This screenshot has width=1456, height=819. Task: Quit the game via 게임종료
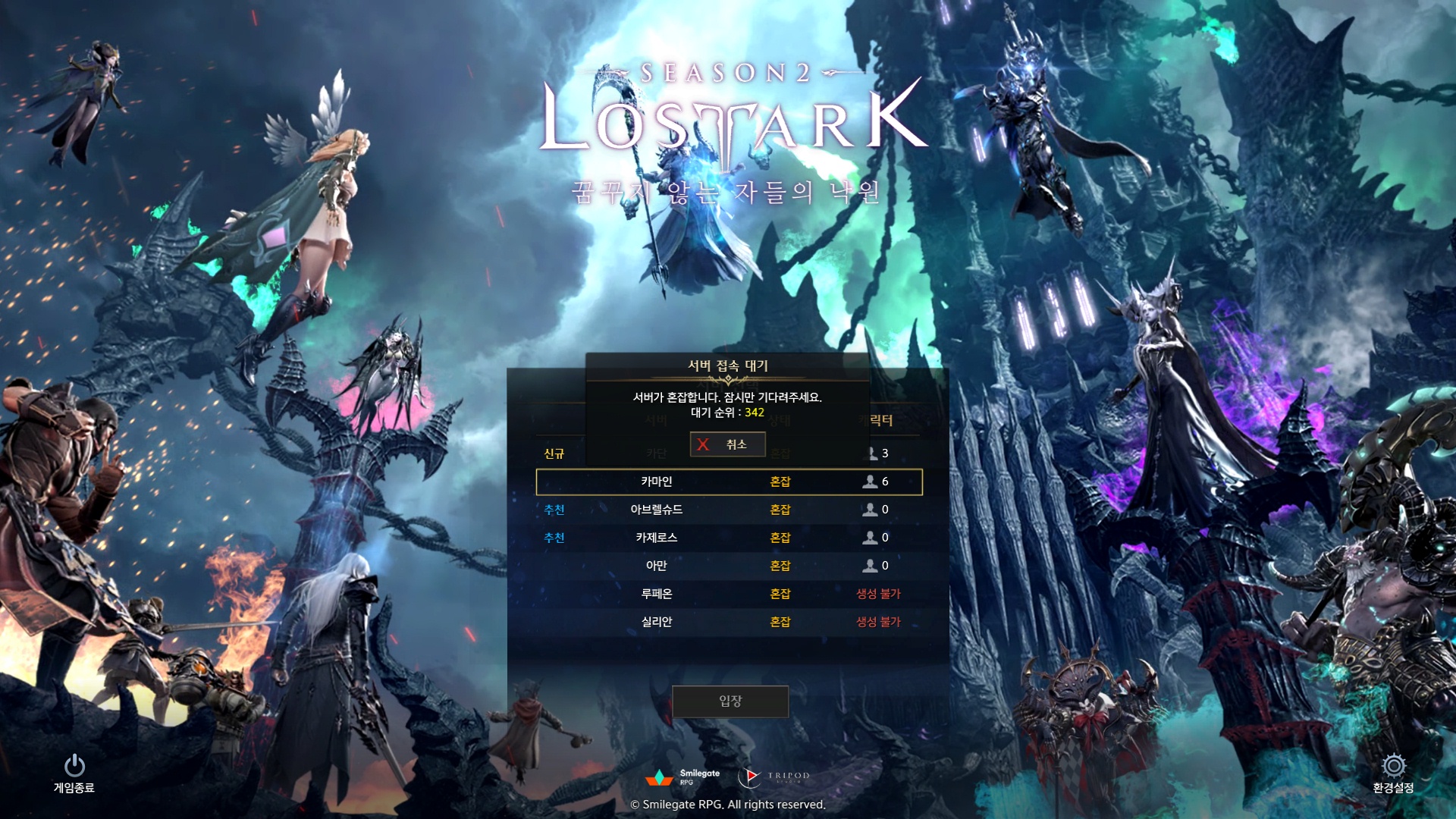74,772
